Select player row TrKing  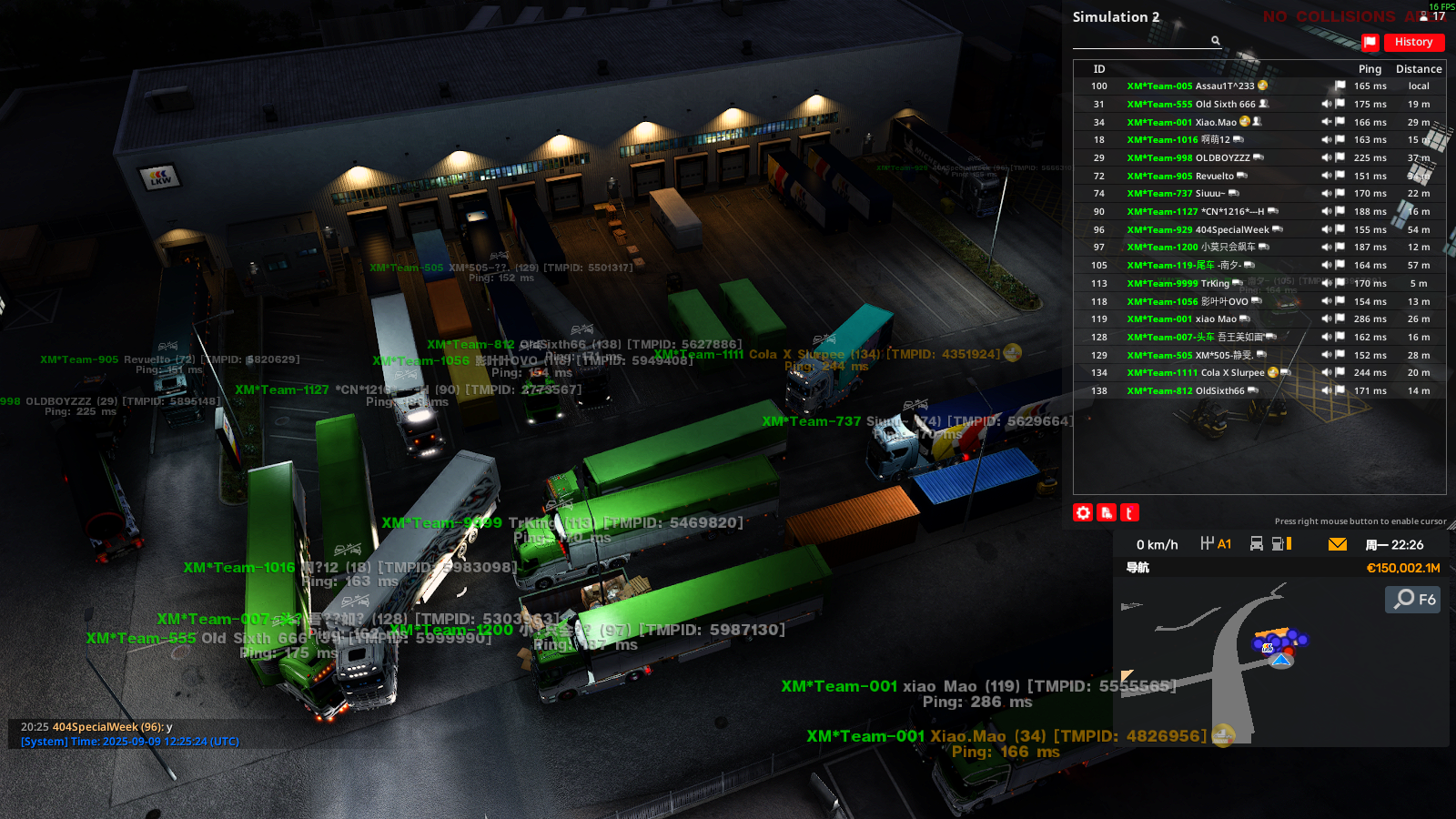[x=1214, y=284]
